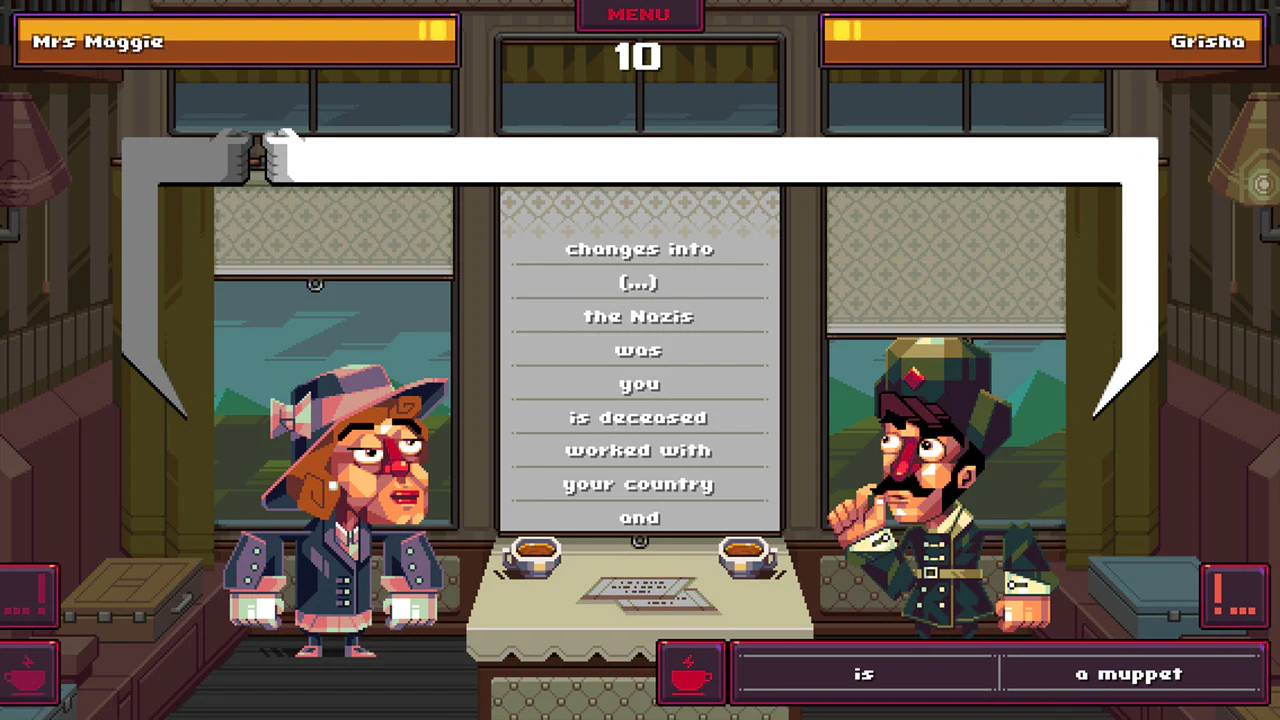
Task: Click the brass valve on the right wall
Action: coord(1262,185)
